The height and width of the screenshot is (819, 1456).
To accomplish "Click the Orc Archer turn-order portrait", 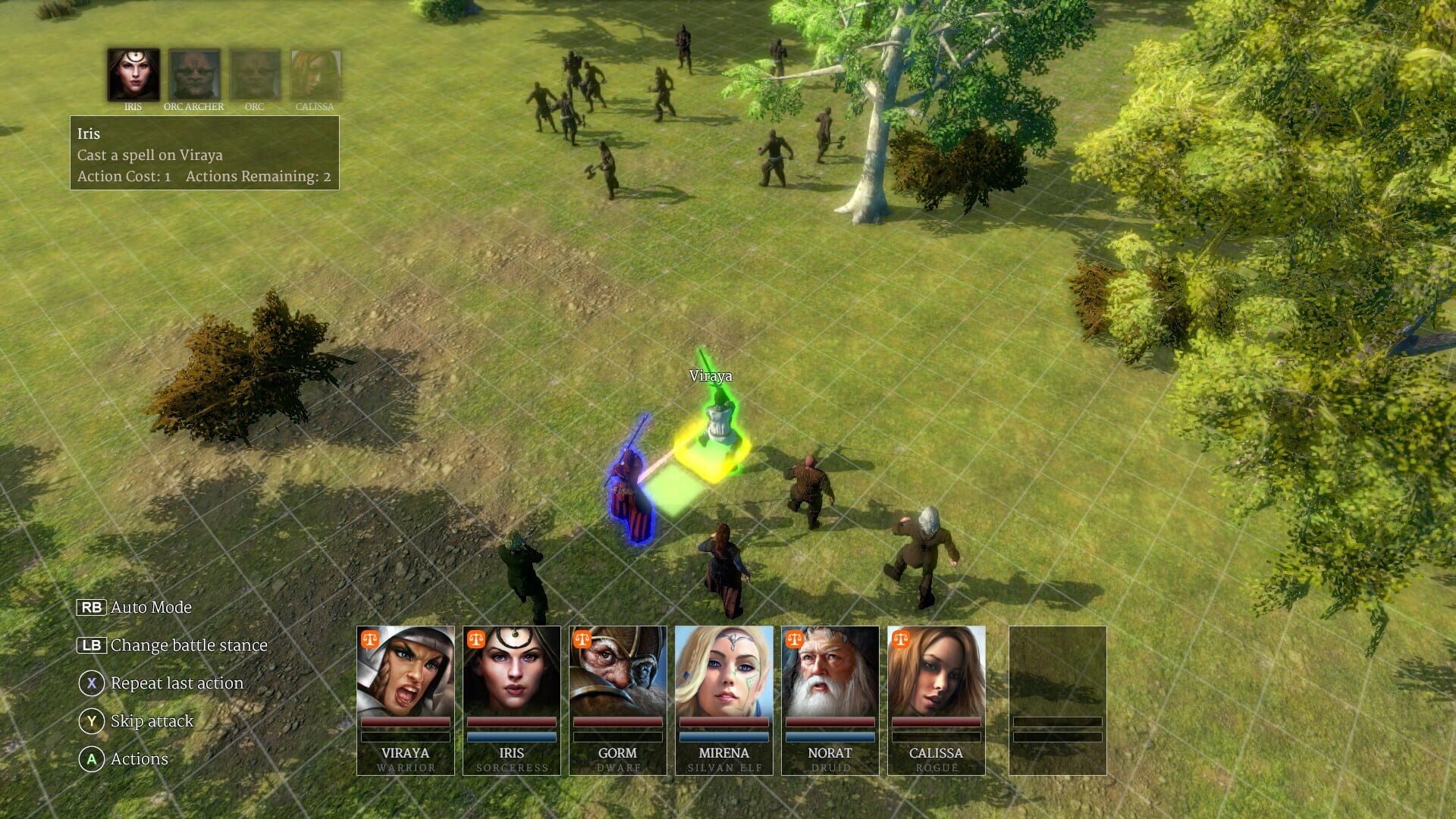I will click(193, 74).
